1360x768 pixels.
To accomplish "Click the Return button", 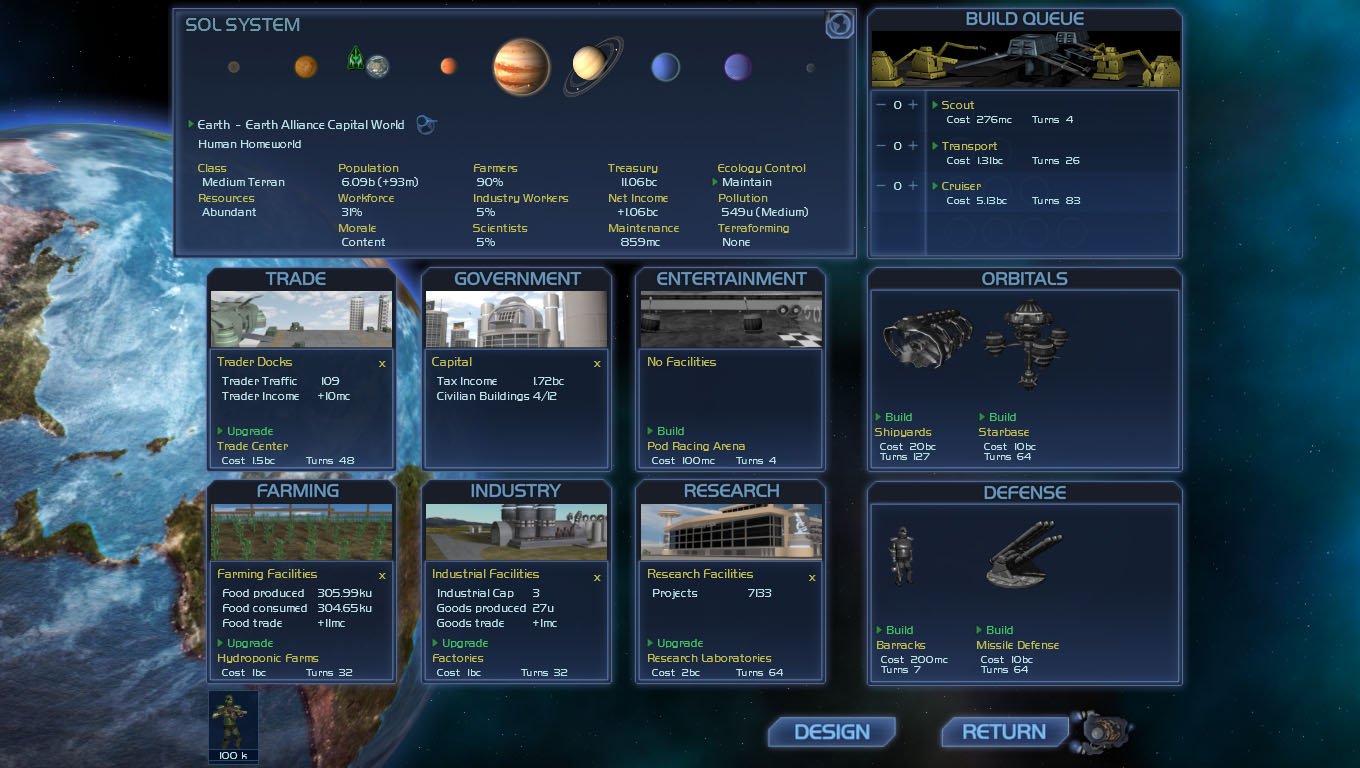I will click(x=1003, y=732).
